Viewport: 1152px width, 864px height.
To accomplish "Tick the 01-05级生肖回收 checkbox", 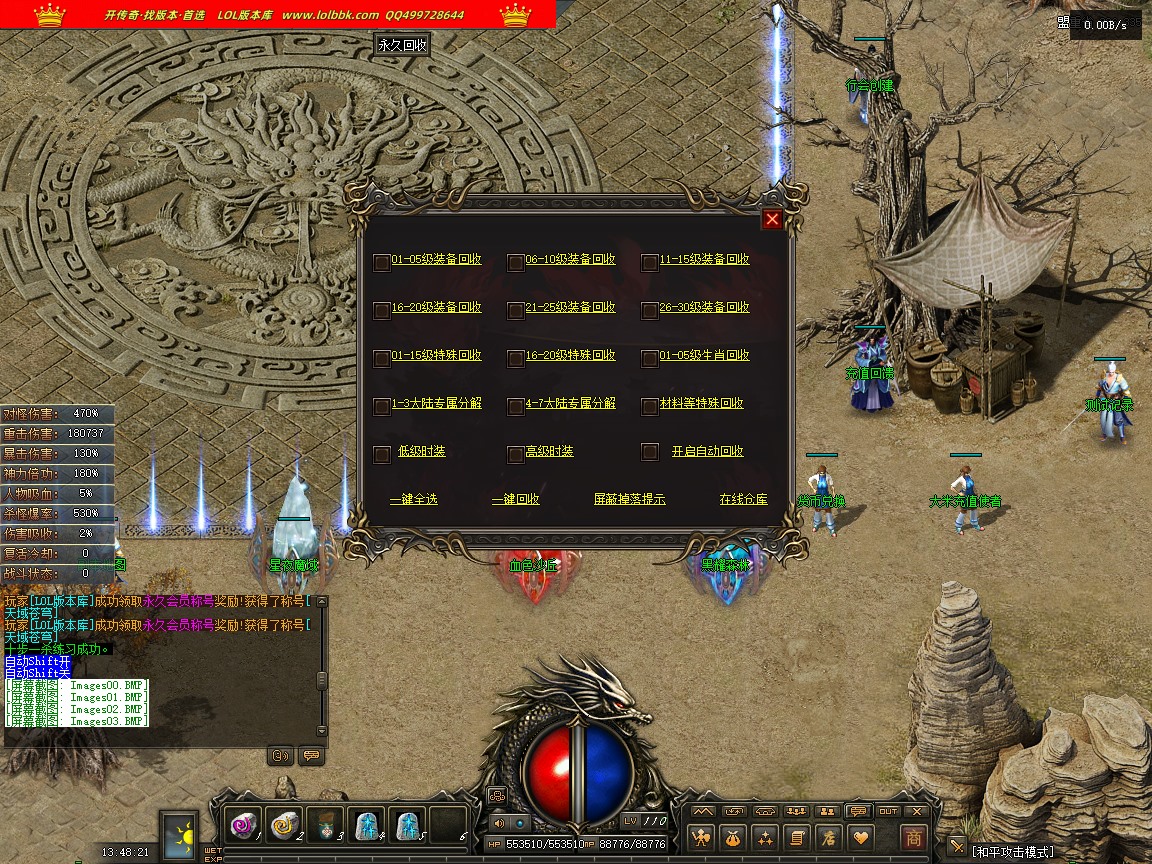I will pos(650,358).
